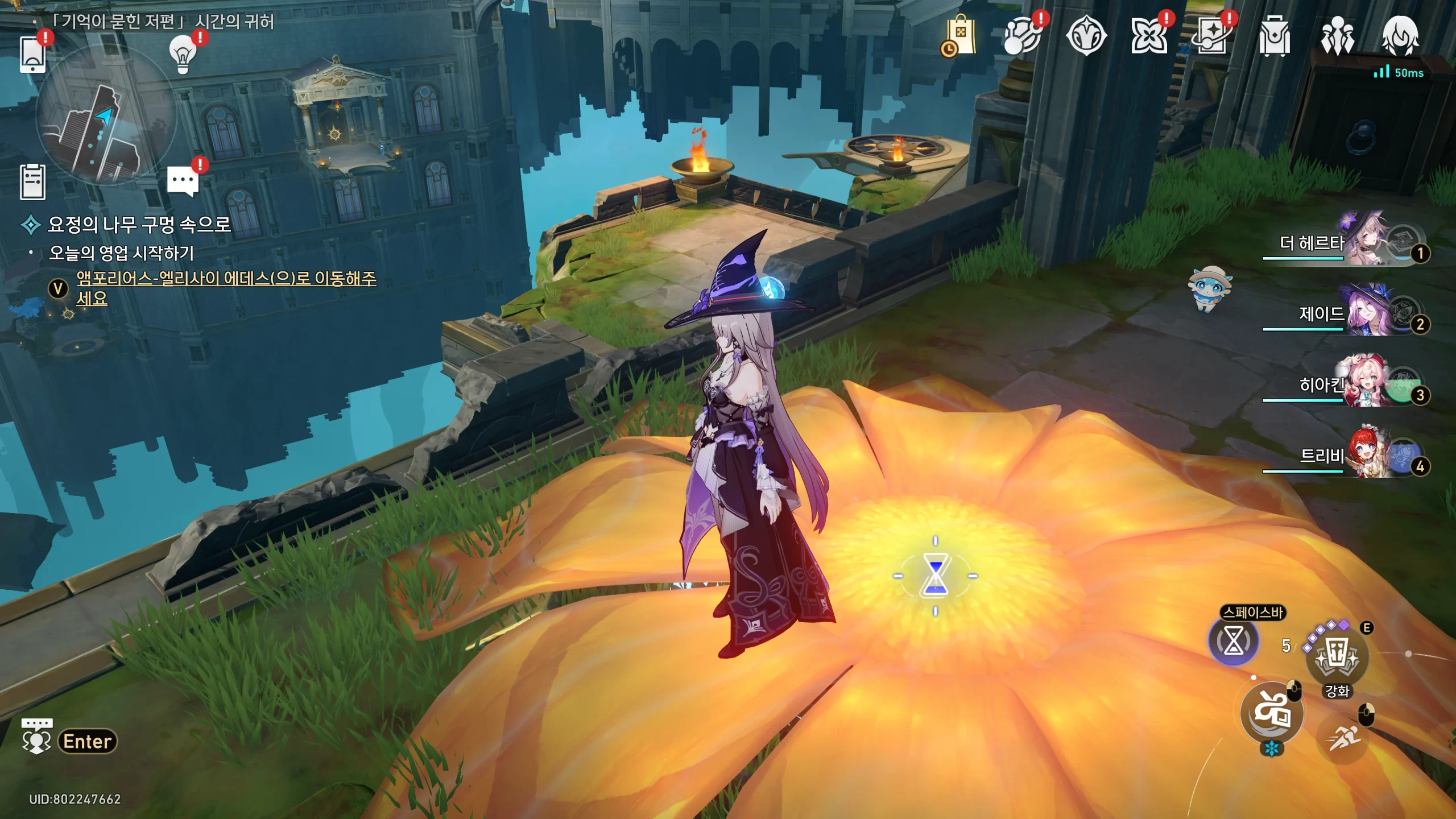The height and width of the screenshot is (819, 1456).
Task: Use the technique enhance skill icon
Action: click(1337, 658)
